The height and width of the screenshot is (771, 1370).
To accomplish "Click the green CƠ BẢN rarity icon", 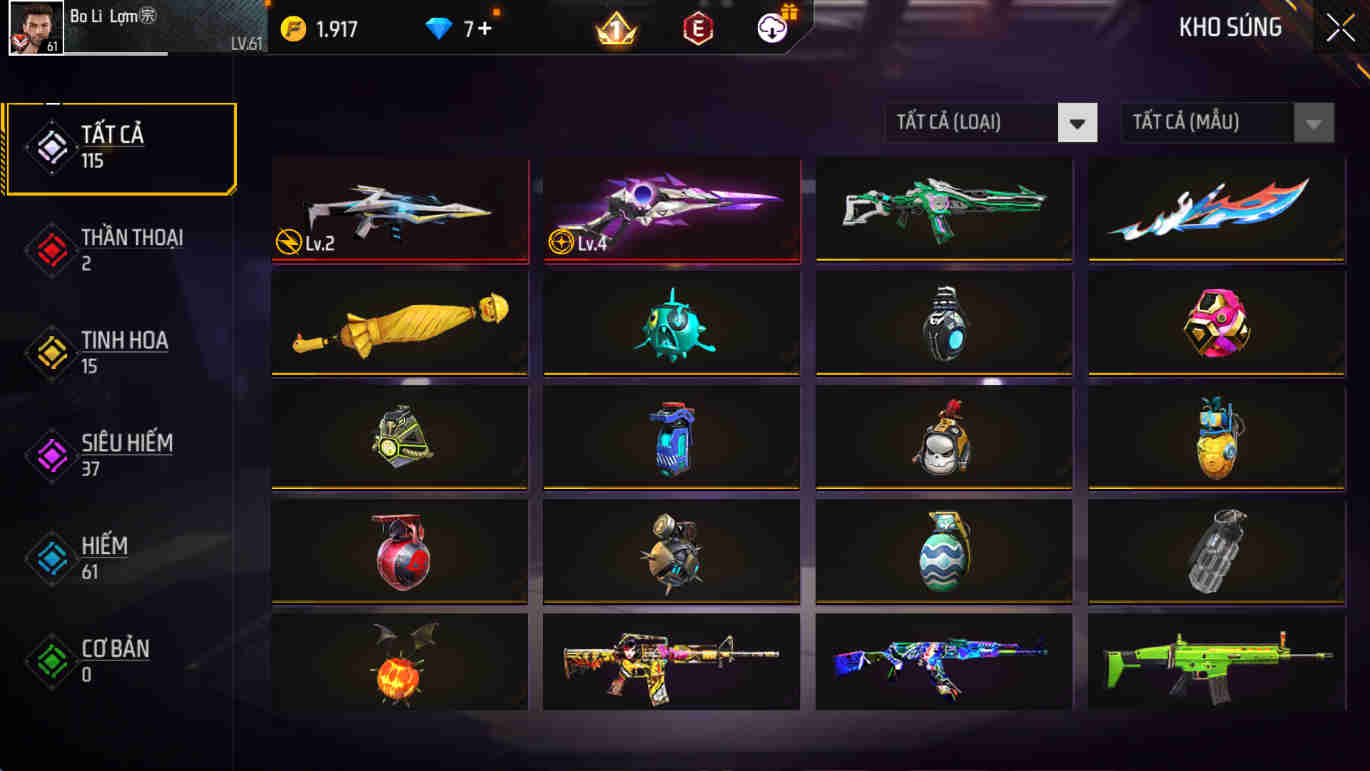I will coord(52,661).
